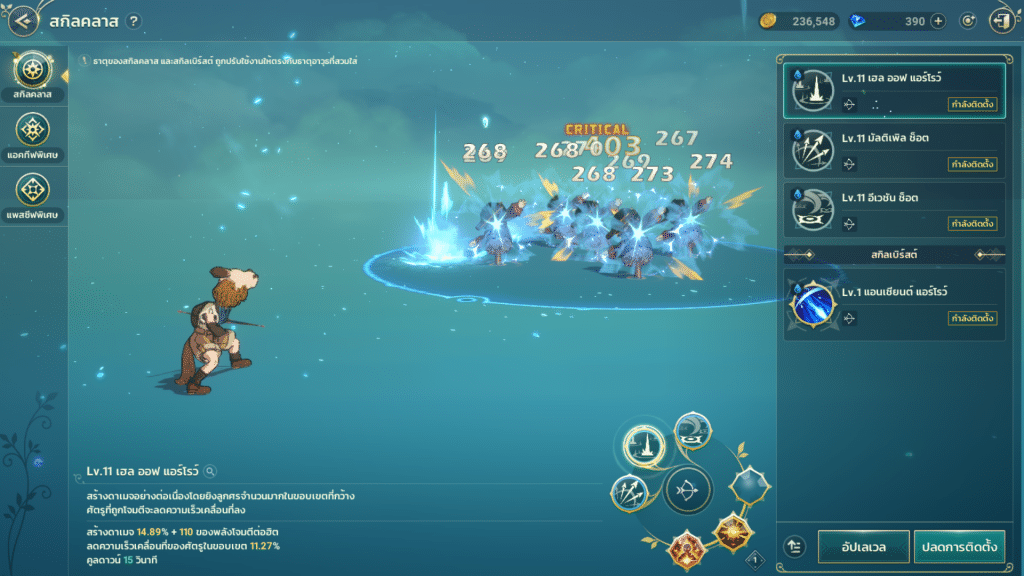
Task: Click the sort list icon beside อัปเลเวล
Action: [796, 546]
